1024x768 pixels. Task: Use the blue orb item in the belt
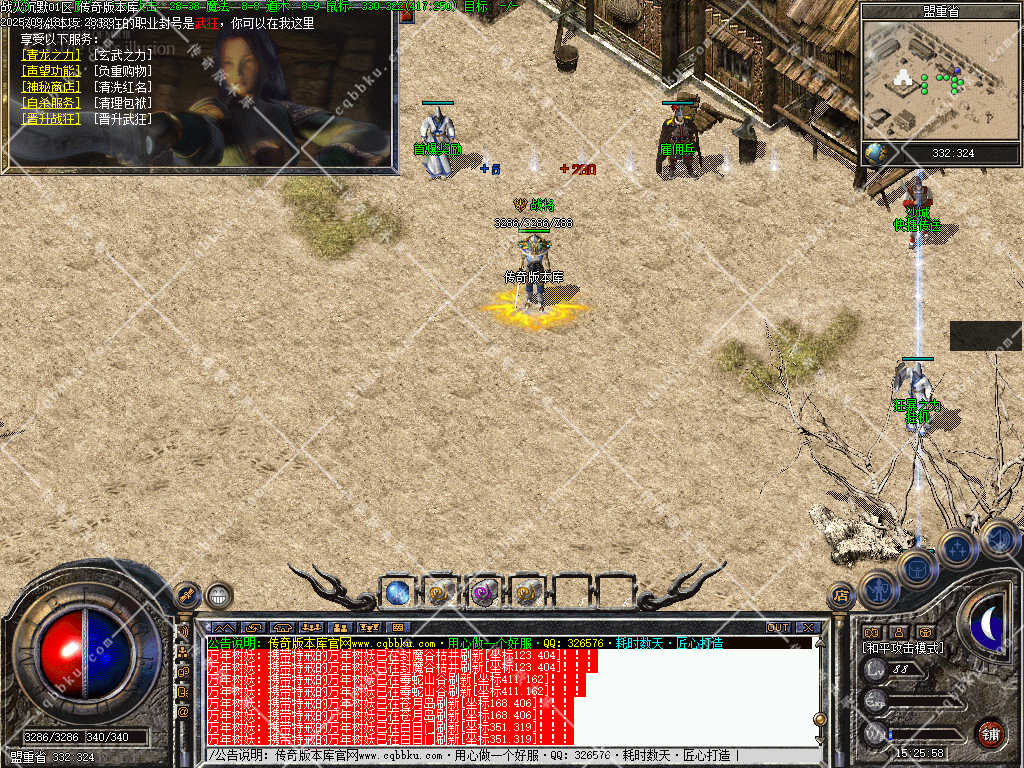[x=397, y=592]
